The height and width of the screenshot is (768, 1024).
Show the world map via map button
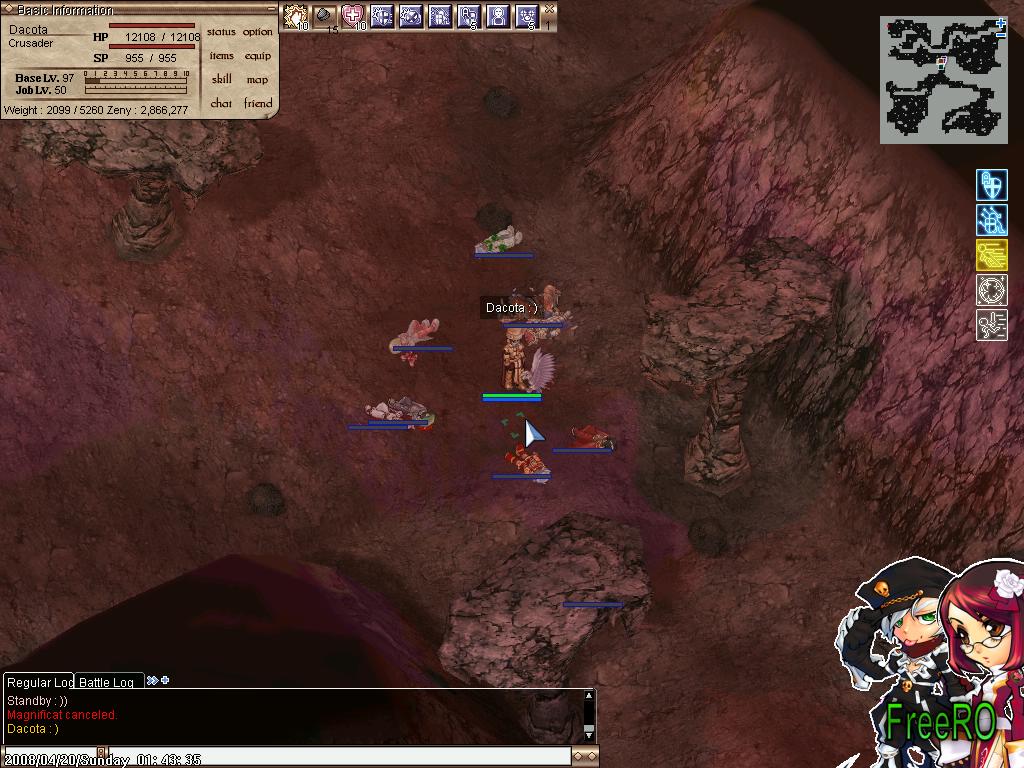click(x=257, y=80)
